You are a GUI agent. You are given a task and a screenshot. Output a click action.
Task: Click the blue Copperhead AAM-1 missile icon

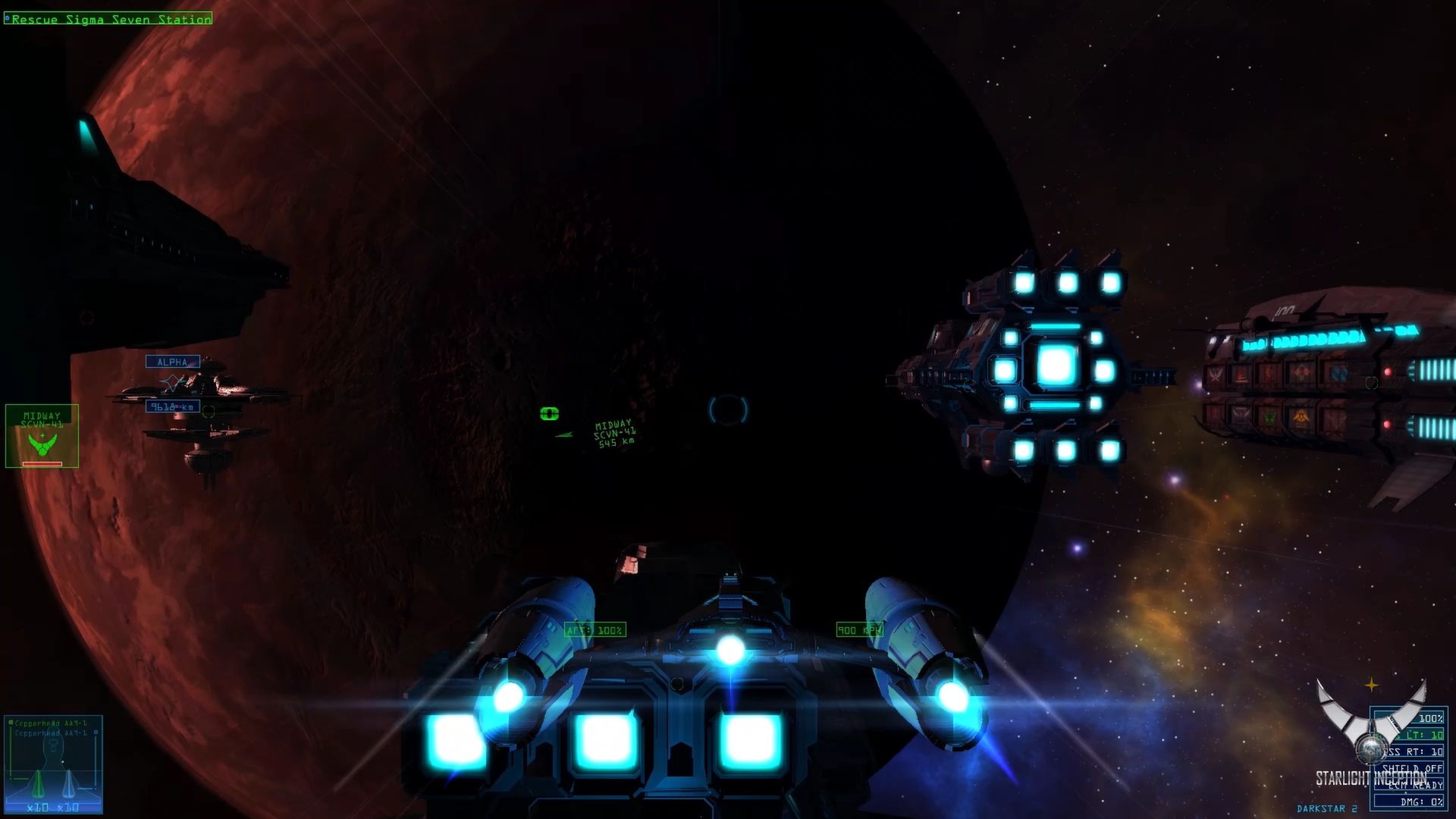69,783
